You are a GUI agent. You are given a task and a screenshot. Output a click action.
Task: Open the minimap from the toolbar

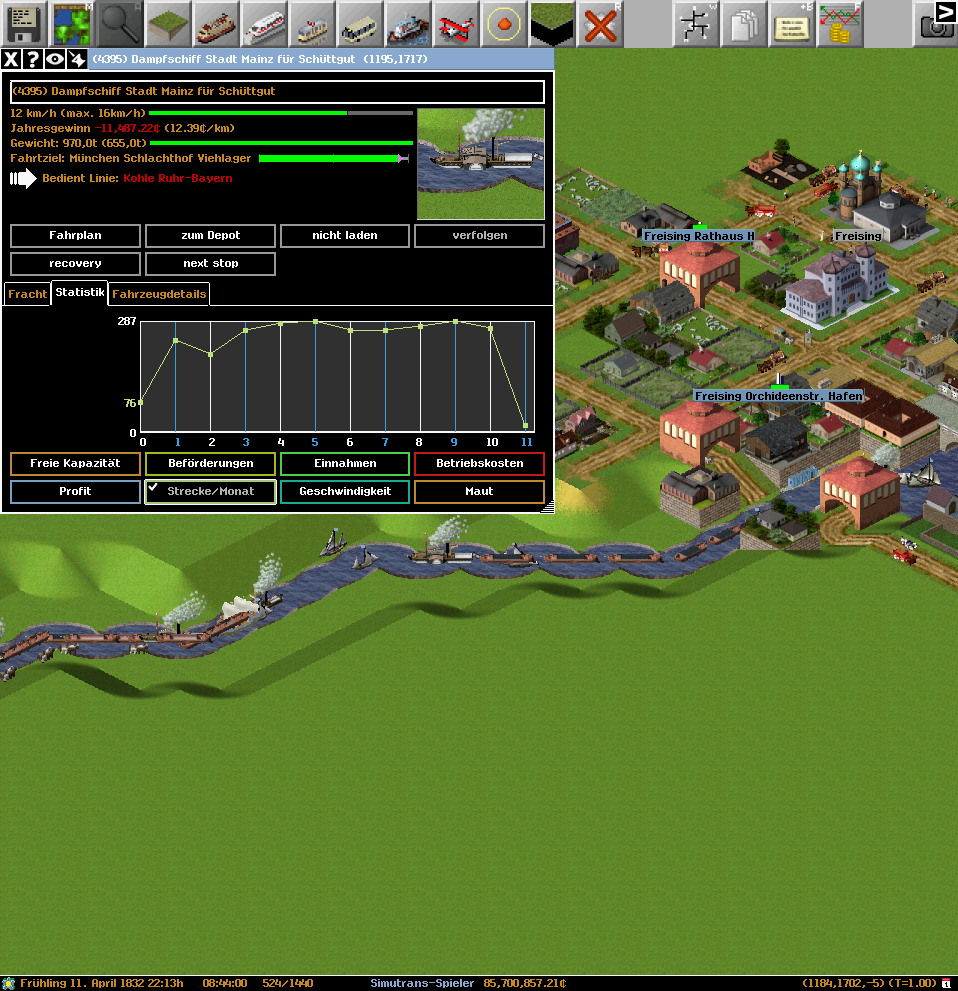[72, 24]
